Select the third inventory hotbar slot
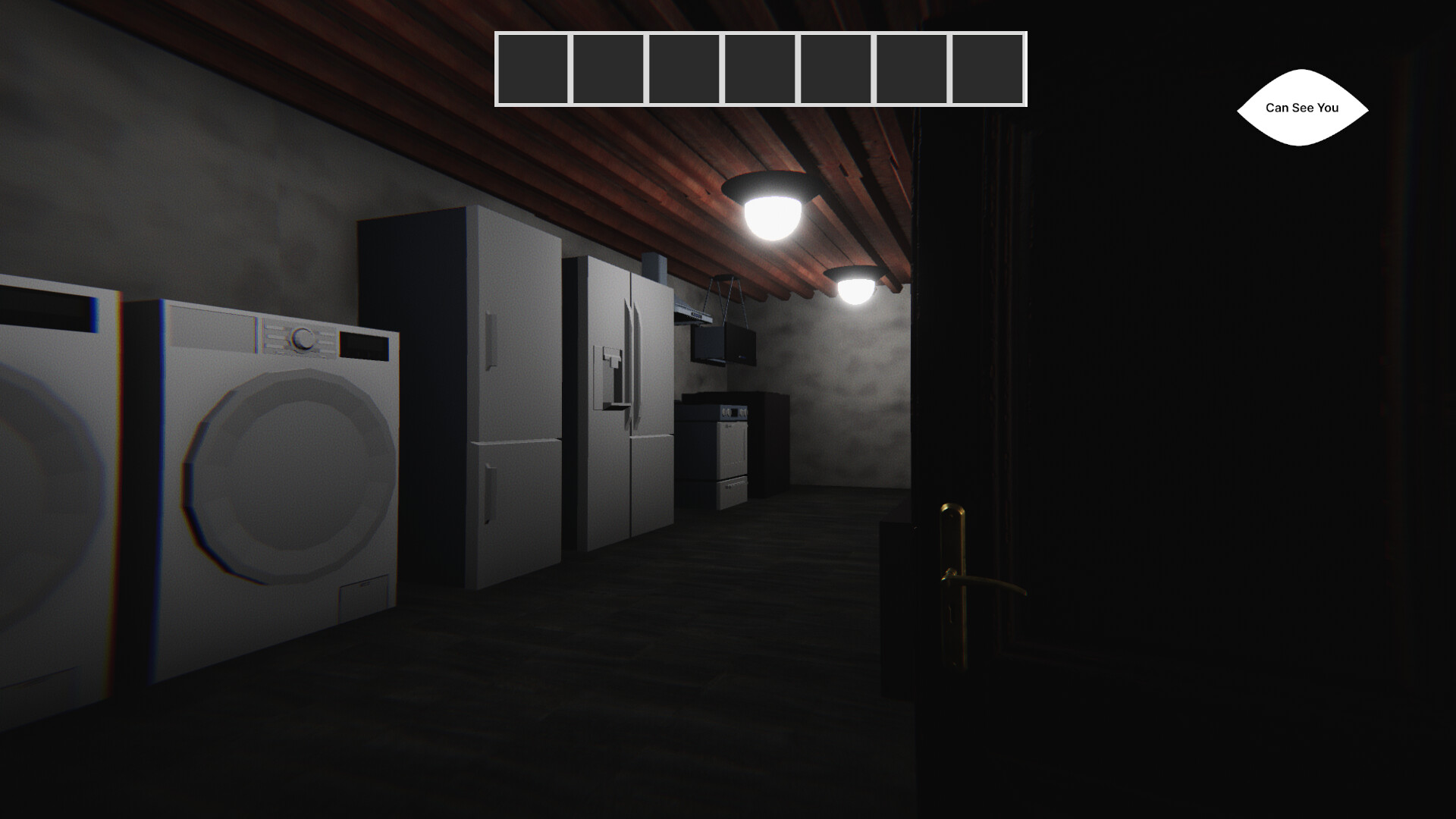Image resolution: width=1456 pixels, height=819 pixels. 684,68
